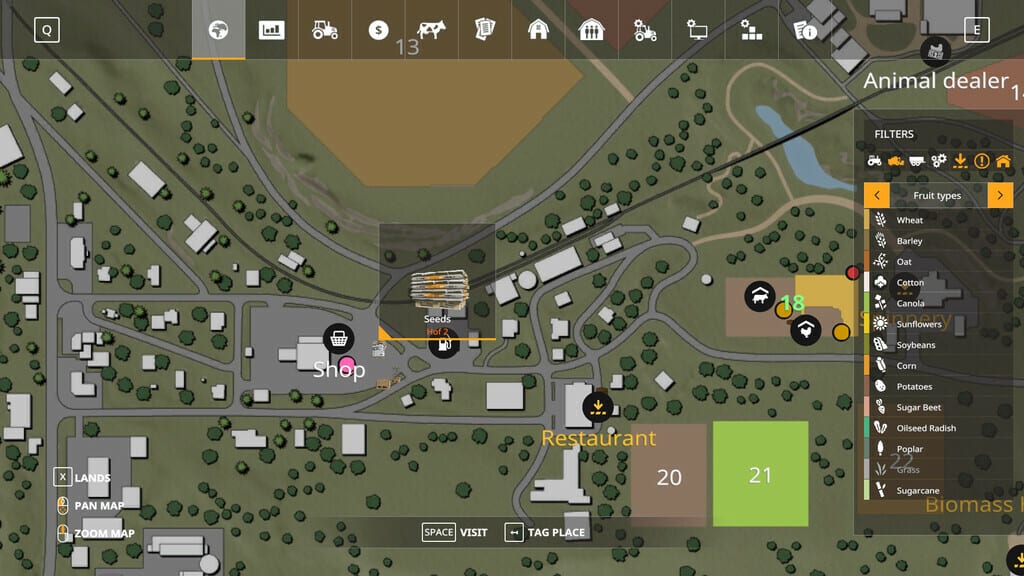Select the globe map overview tab
This screenshot has height=576, width=1024.
(218, 30)
